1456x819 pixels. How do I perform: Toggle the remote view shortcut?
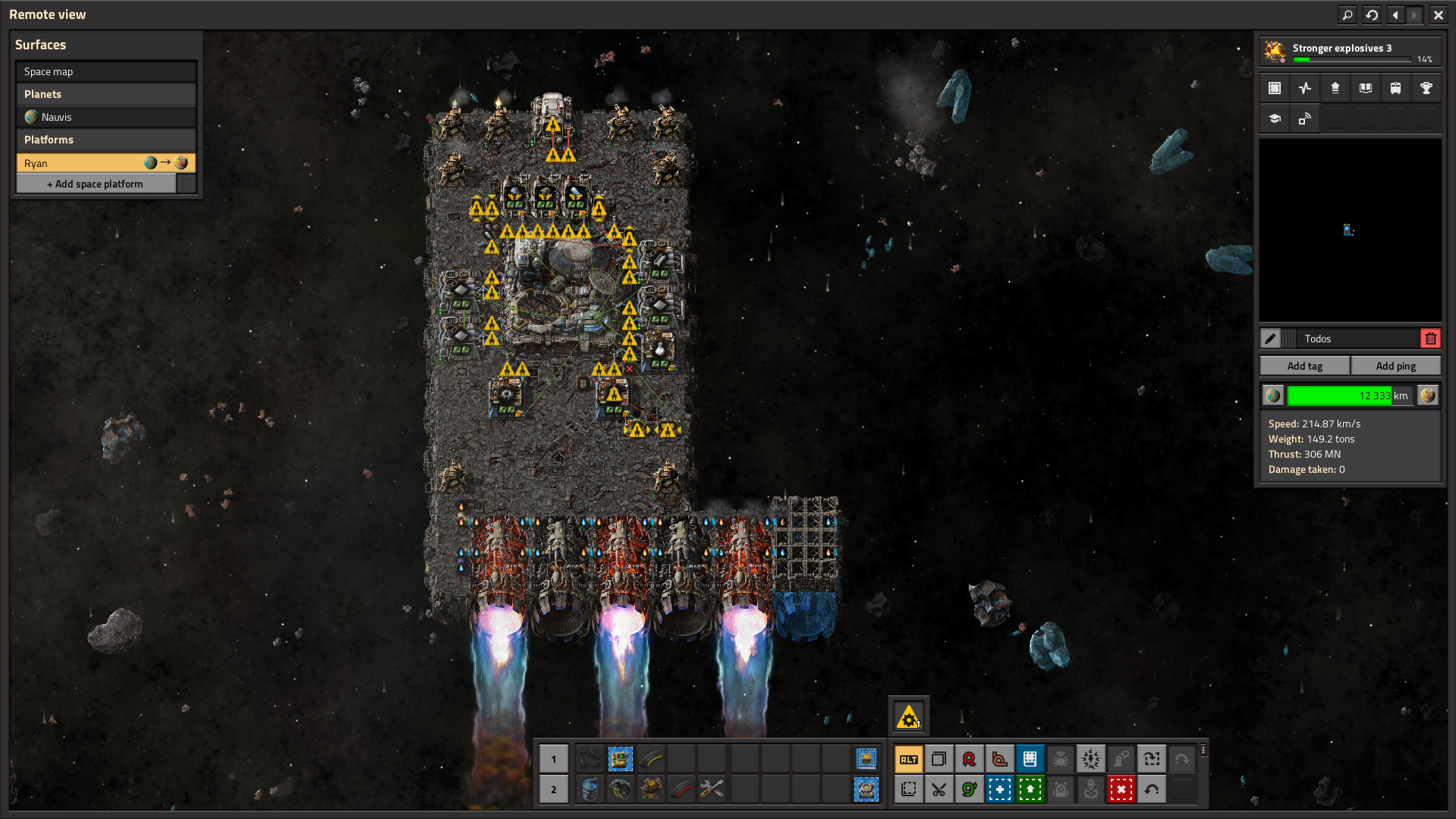(x=1304, y=118)
